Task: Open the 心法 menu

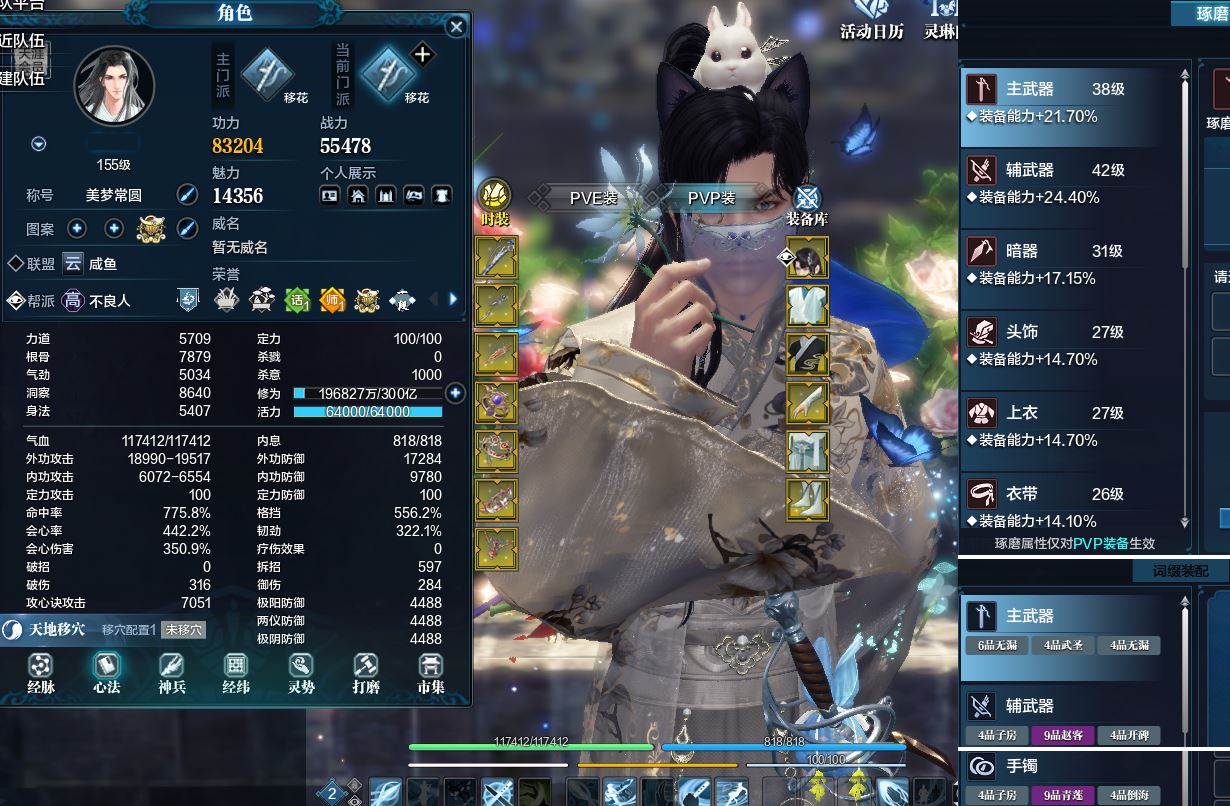Action: (107, 673)
